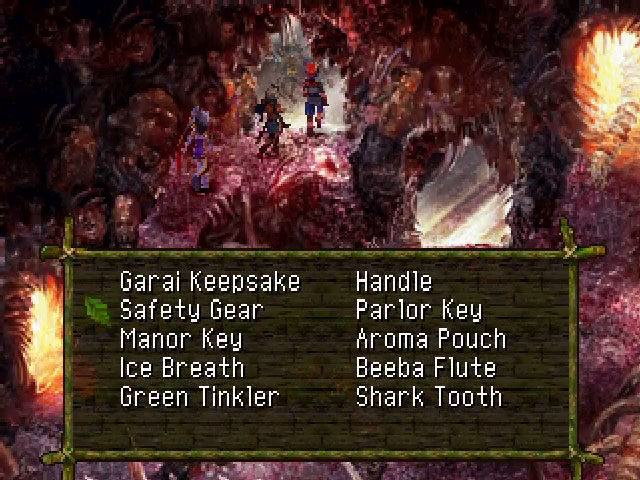Screen dimensions: 640x480
Task: Choose Safety Gear from the list
Action: pyautogui.click(x=191, y=310)
